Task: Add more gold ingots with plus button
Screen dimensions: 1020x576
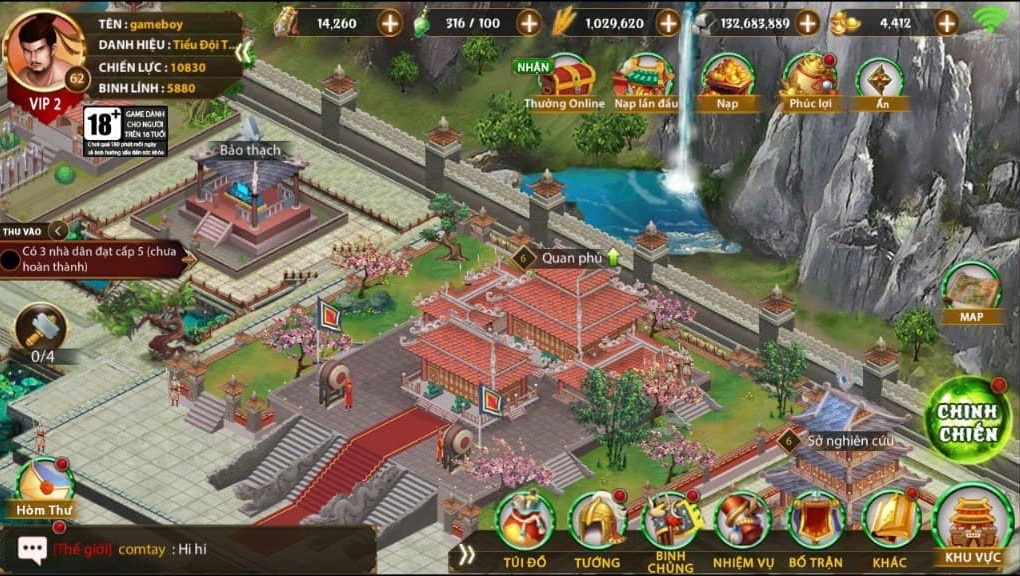Action: 946,22
